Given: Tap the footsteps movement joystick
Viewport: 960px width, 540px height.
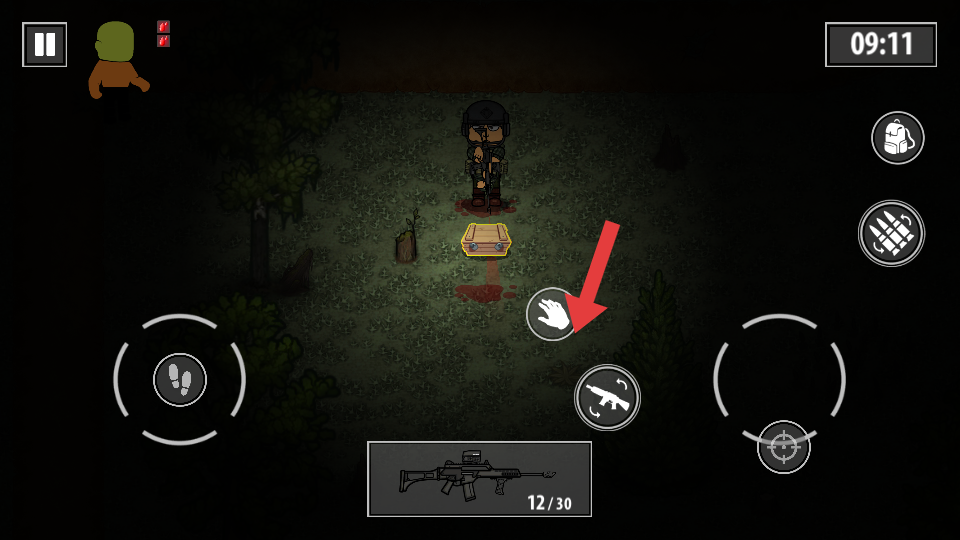Looking at the screenshot, I should 180,380.
